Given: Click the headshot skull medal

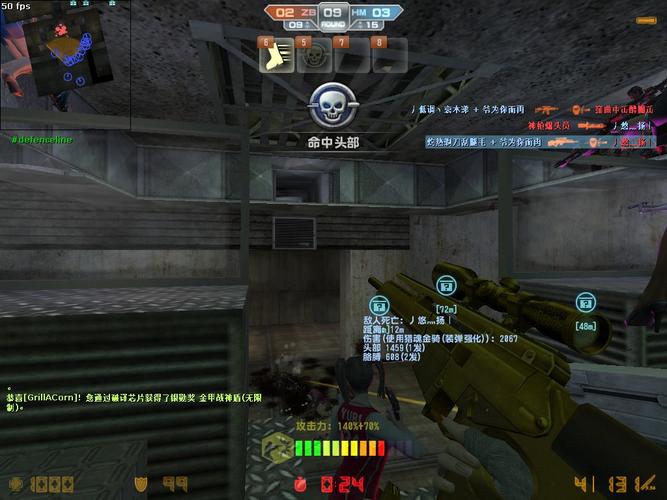Looking at the screenshot, I should click(331, 105).
